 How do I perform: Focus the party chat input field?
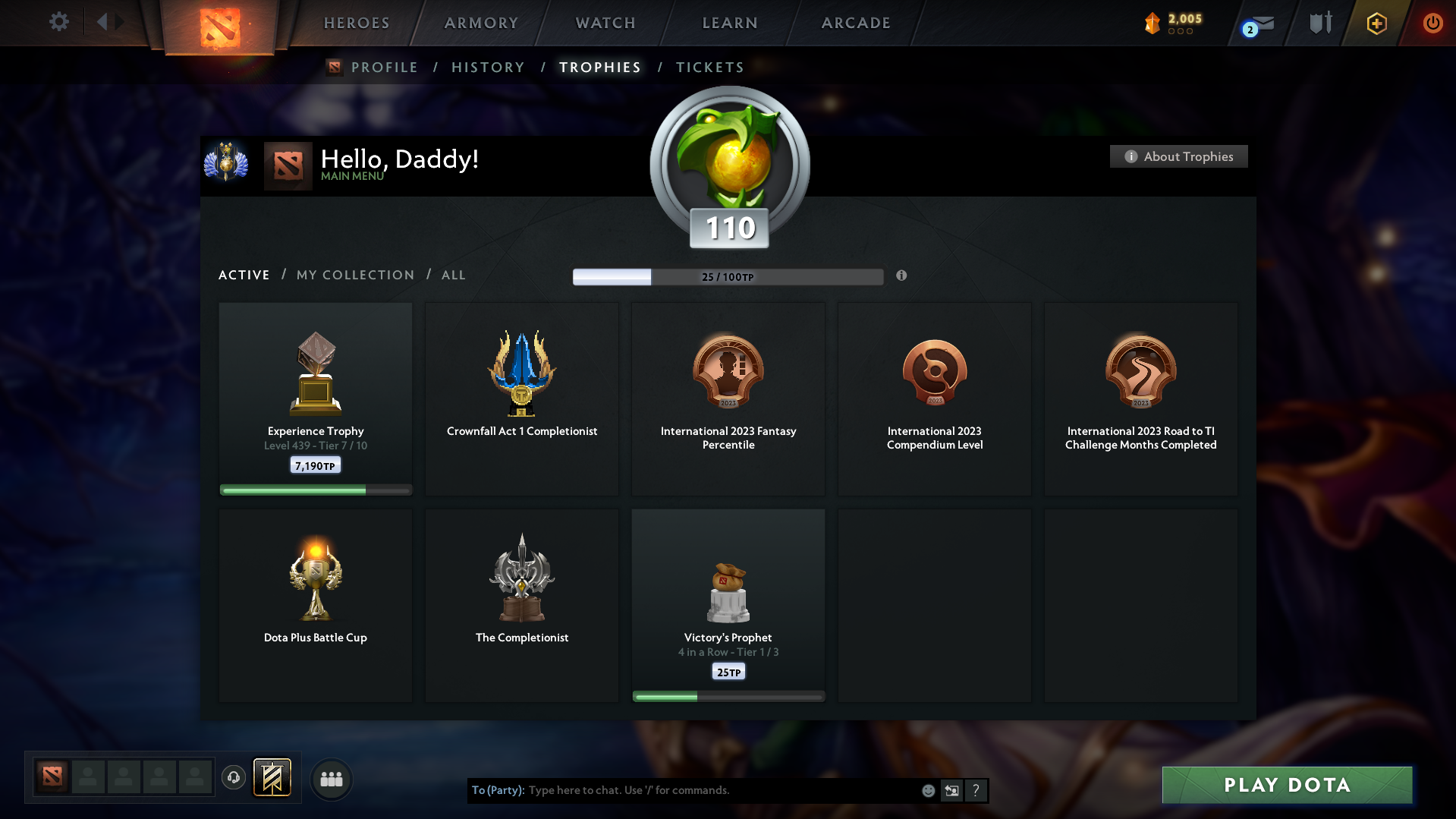[x=721, y=790]
